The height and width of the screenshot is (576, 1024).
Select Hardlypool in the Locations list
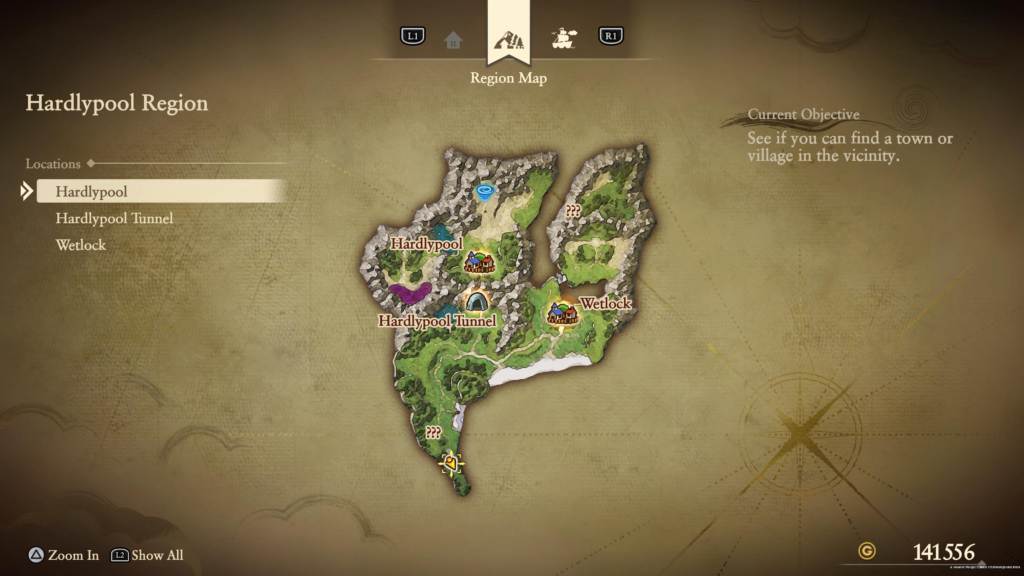[92, 191]
